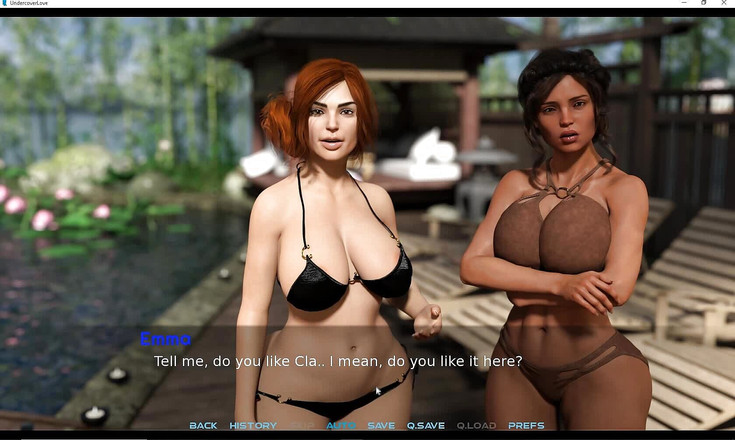The width and height of the screenshot is (735, 440).
Task: Toggle Auto-forward mode
Action: tap(341, 426)
